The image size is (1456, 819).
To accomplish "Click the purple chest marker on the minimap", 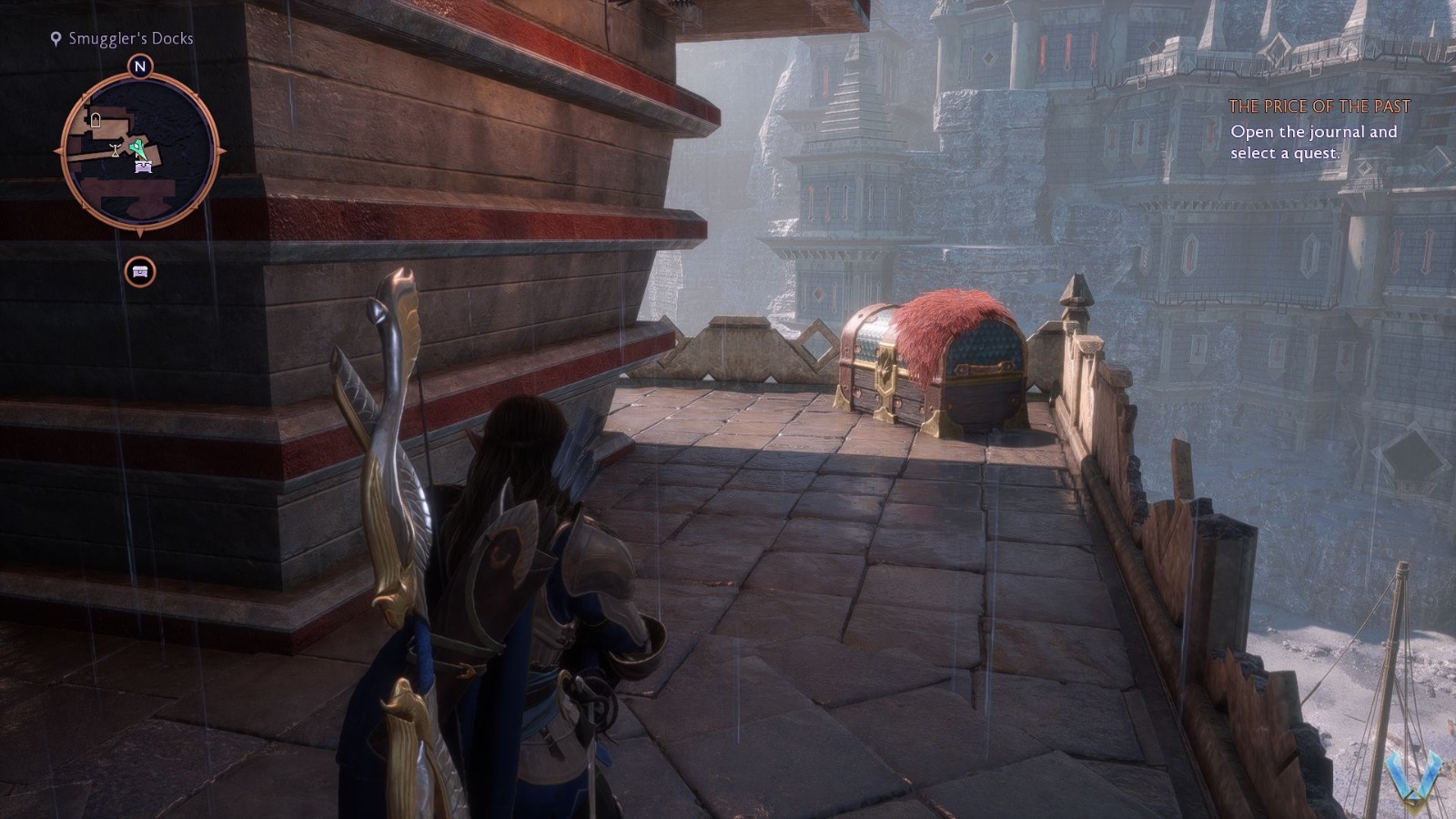I will point(142,166).
